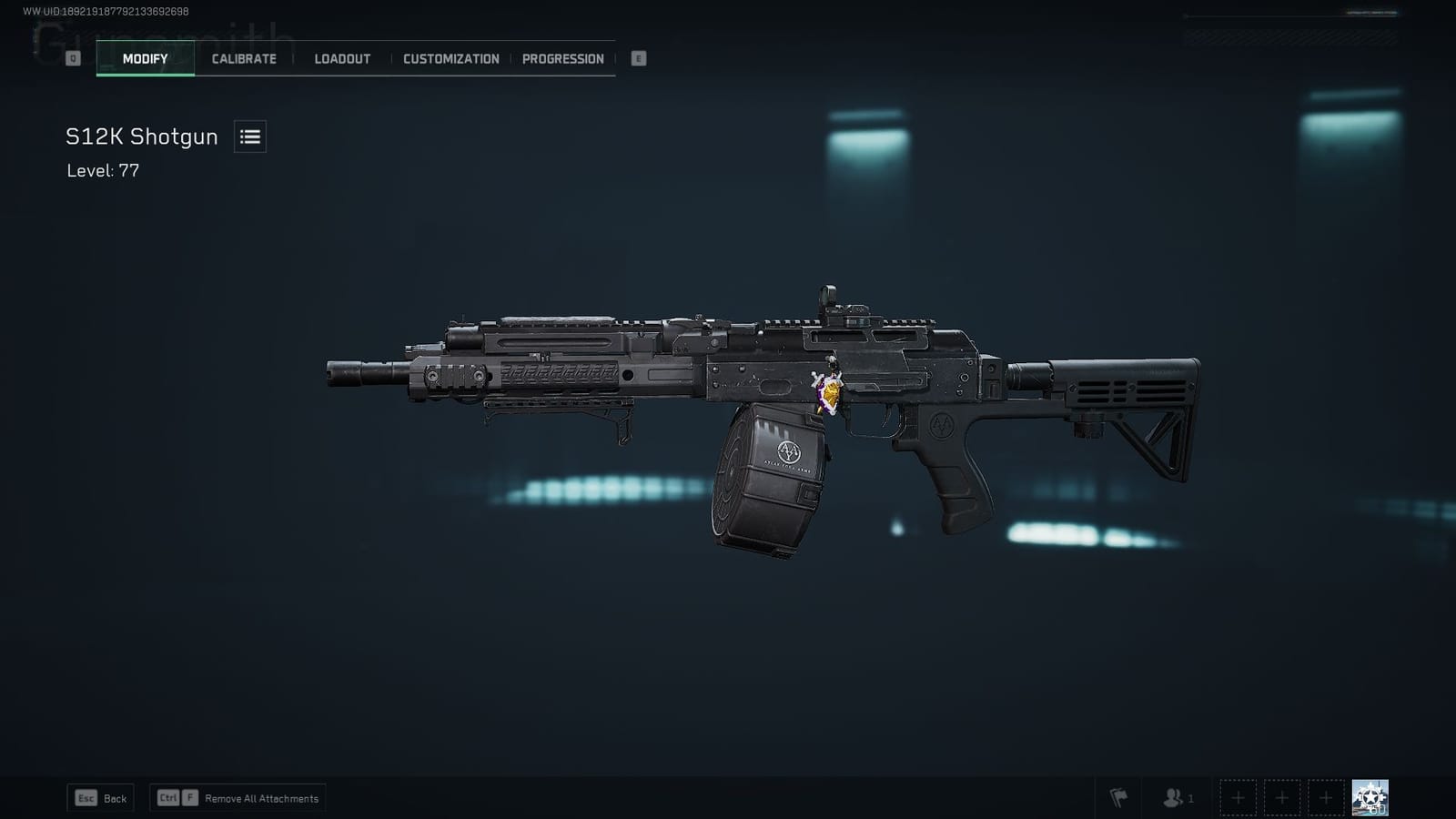Open the Customization tab

pyautogui.click(x=450, y=57)
